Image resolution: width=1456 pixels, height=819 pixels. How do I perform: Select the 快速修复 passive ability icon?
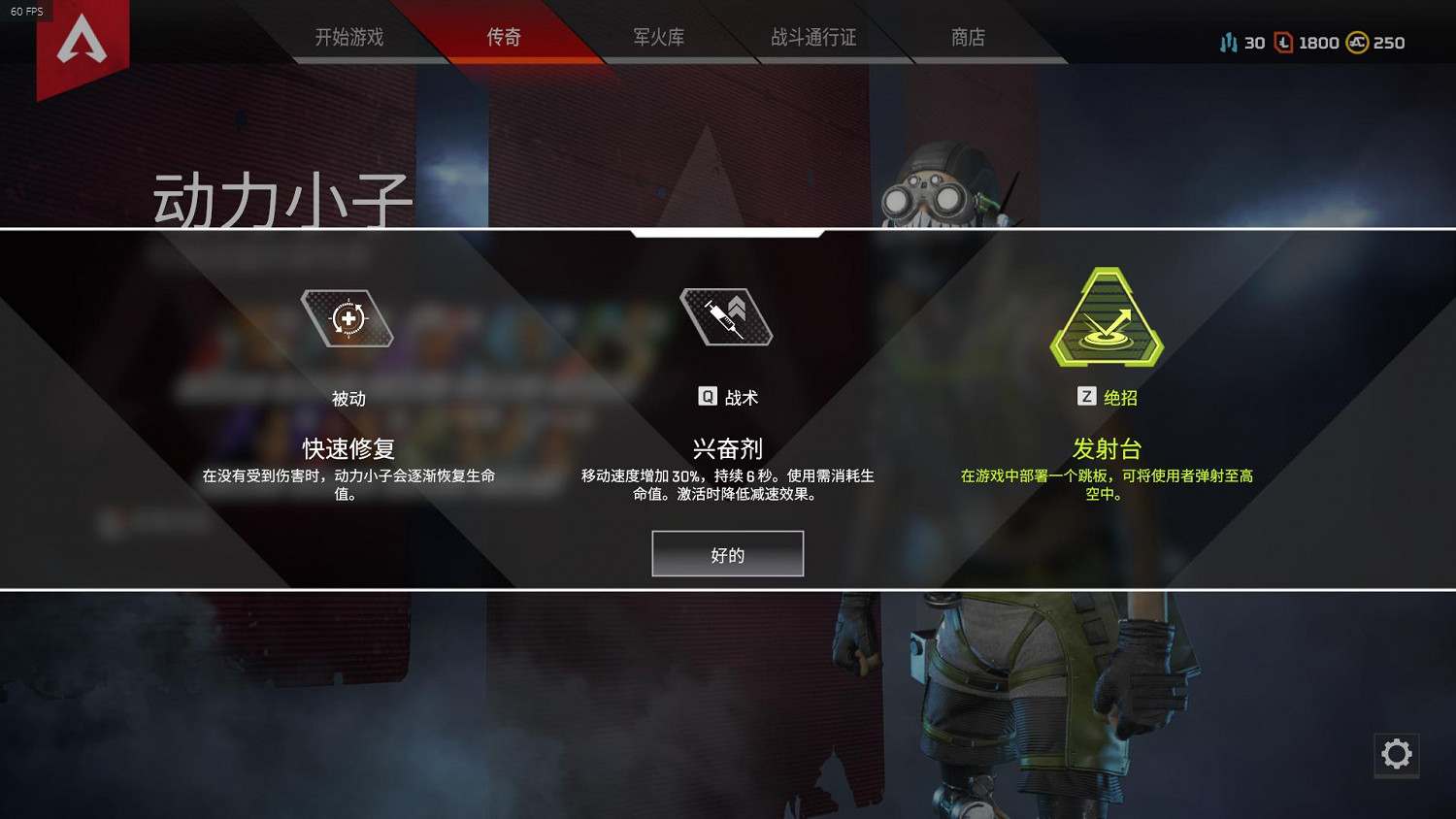point(347,317)
